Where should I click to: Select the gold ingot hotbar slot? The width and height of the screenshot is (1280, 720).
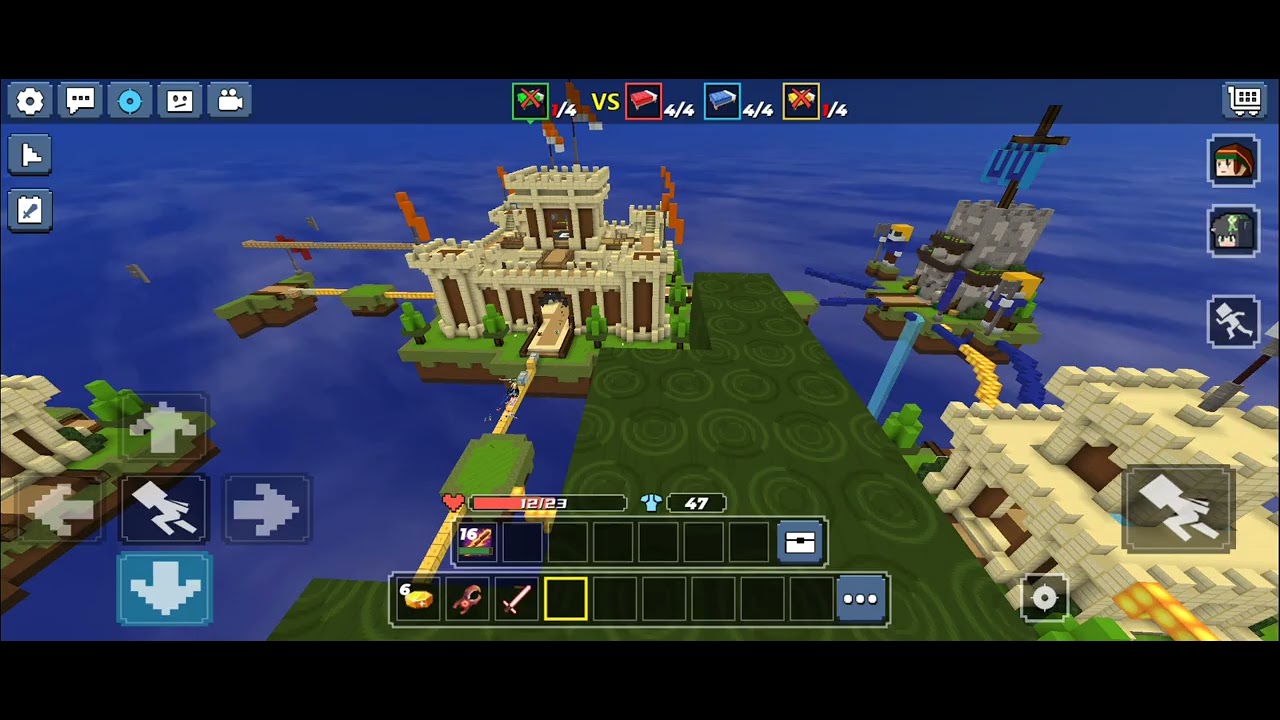(x=418, y=599)
